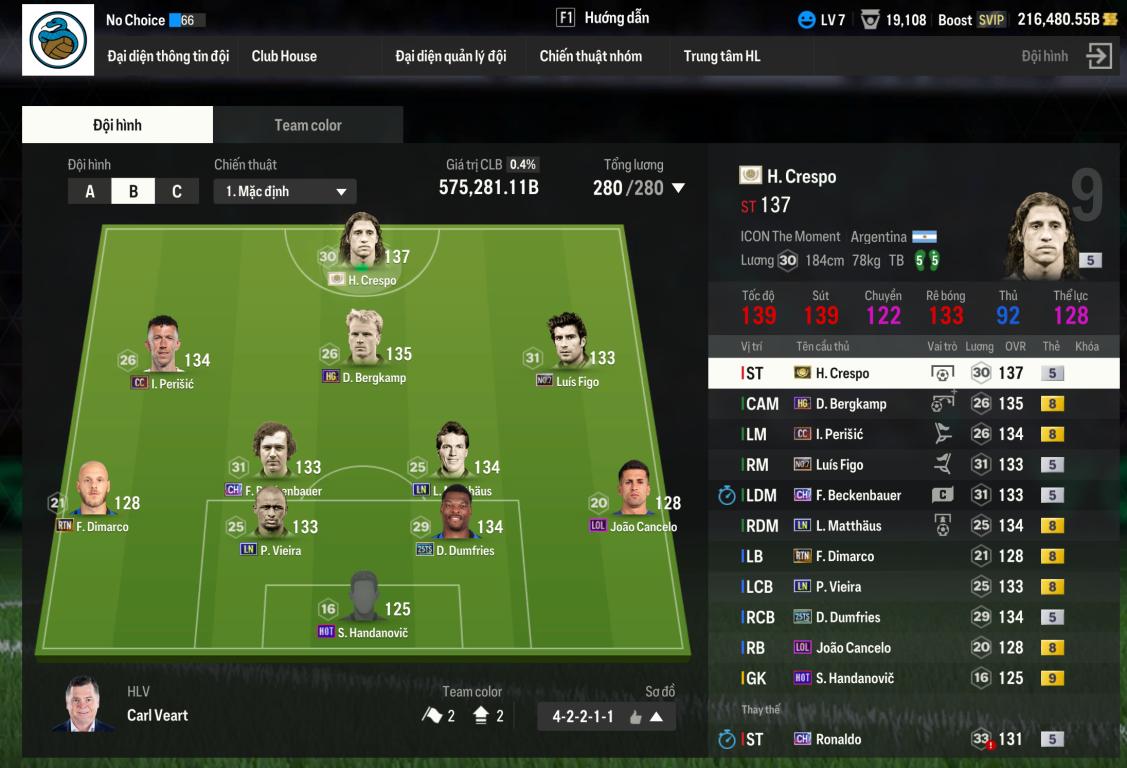
Task: Select the RM Luís Figo list row
Action: (x=913, y=465)
